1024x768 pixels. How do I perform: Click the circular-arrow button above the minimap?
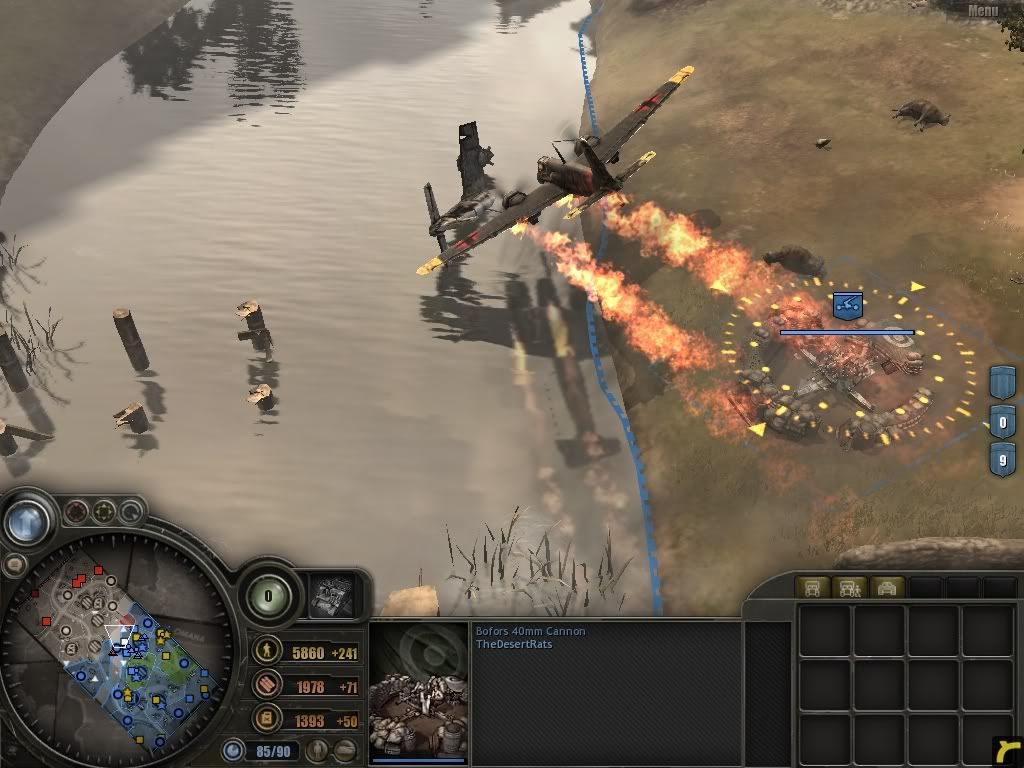tap(131, 513)
